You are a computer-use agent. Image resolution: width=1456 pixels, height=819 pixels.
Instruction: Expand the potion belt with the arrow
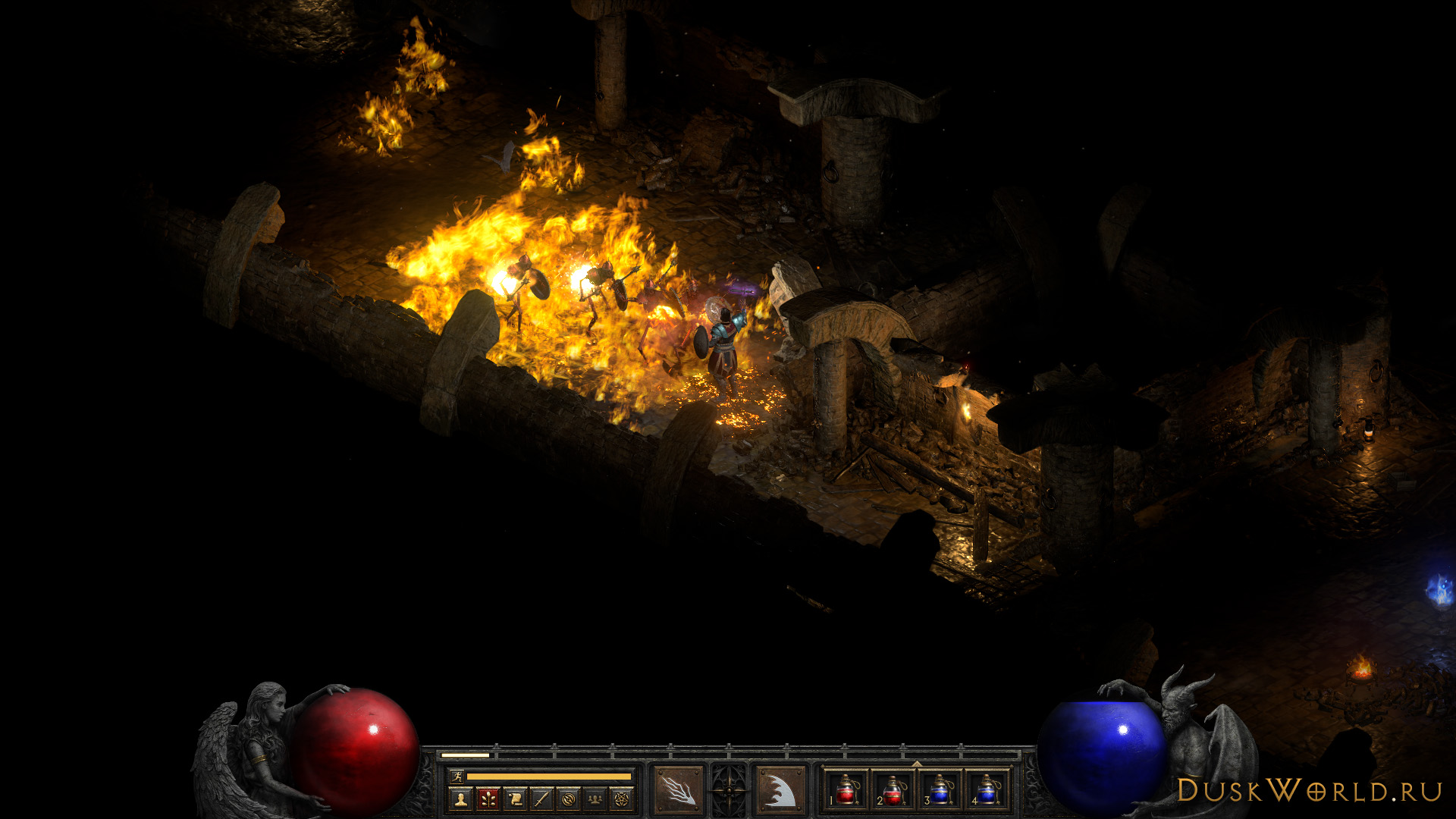917,764
